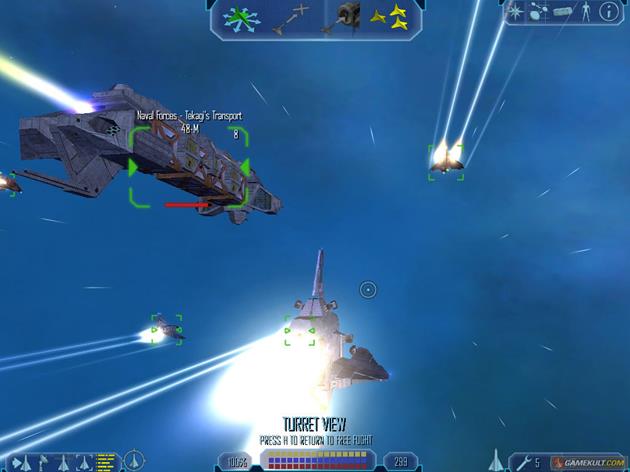
Task: Open the information 'i' icon
Action: click(607, 12)
